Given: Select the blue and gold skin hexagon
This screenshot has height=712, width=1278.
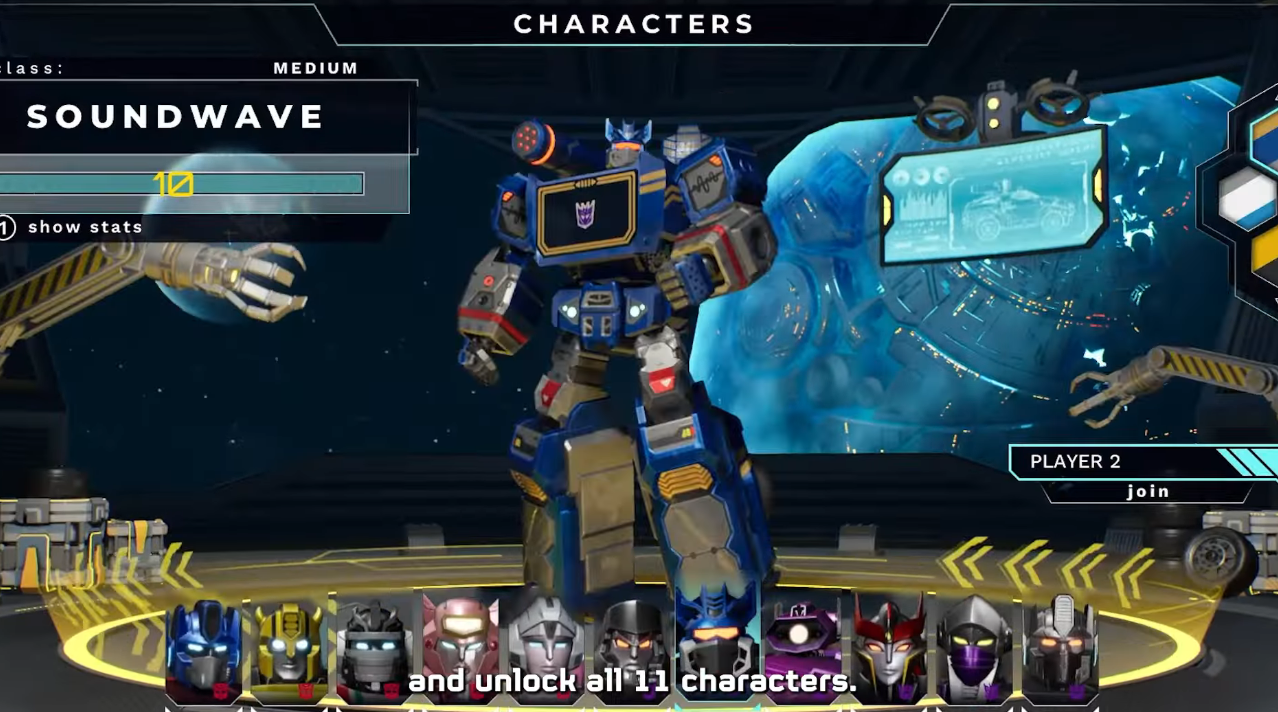Looking at the screenshot, I should (1268, 140).
